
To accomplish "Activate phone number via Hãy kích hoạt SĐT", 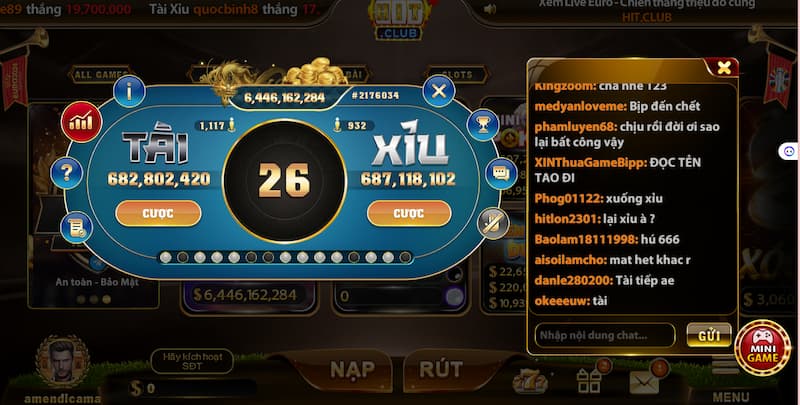I will pos(190,361).
